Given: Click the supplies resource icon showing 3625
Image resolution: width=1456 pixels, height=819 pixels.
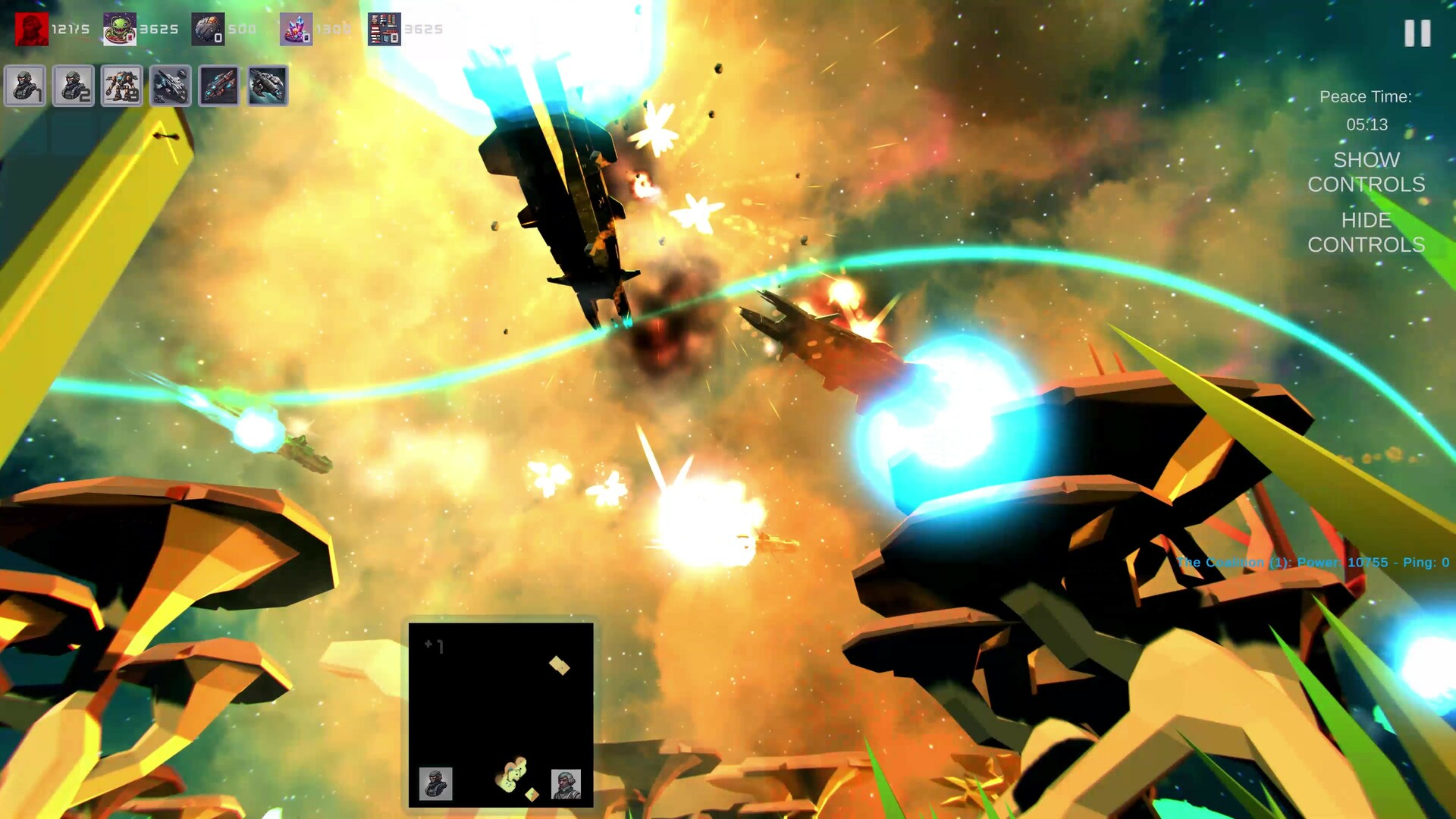Looking at the screenshot, I should [383, 28].
